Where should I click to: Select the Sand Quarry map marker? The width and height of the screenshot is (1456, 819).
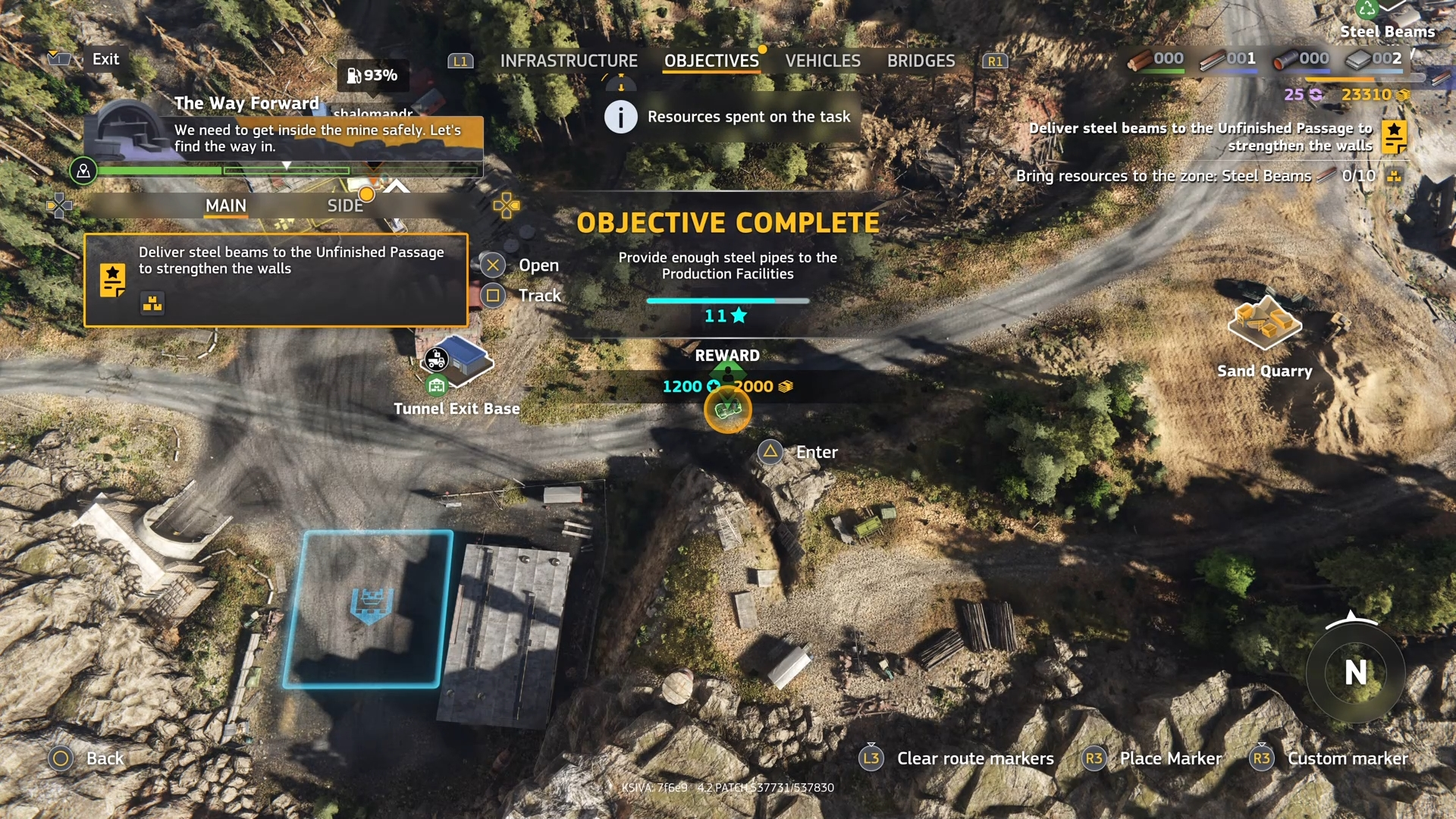(1264, 324)
